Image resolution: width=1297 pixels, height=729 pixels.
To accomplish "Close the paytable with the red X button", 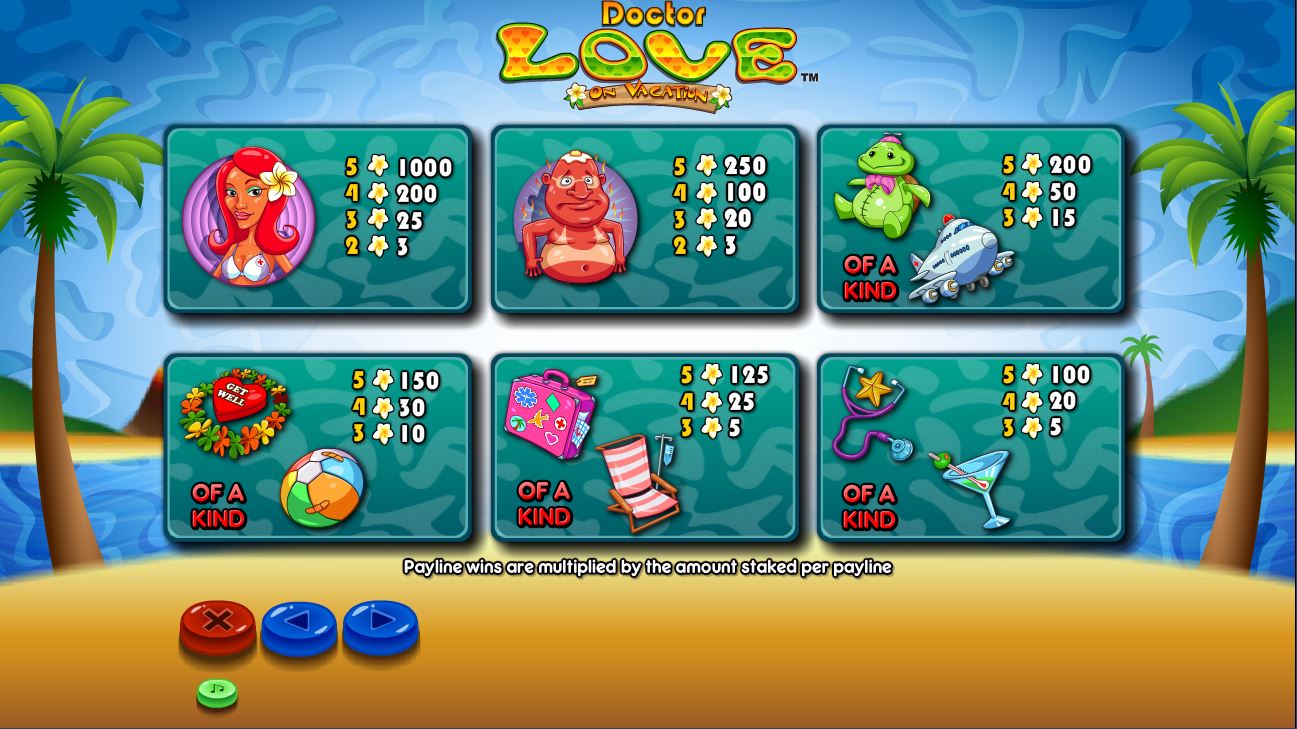I will pos(217,624).
